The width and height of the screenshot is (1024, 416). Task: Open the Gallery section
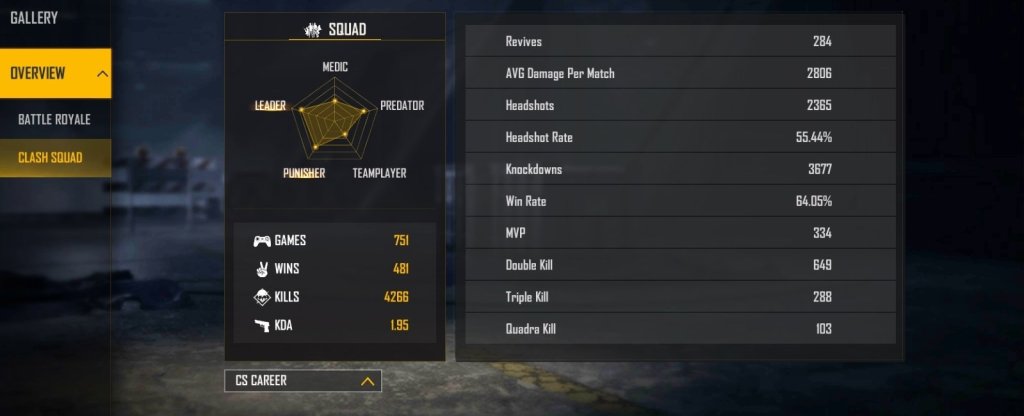point(34,18)
